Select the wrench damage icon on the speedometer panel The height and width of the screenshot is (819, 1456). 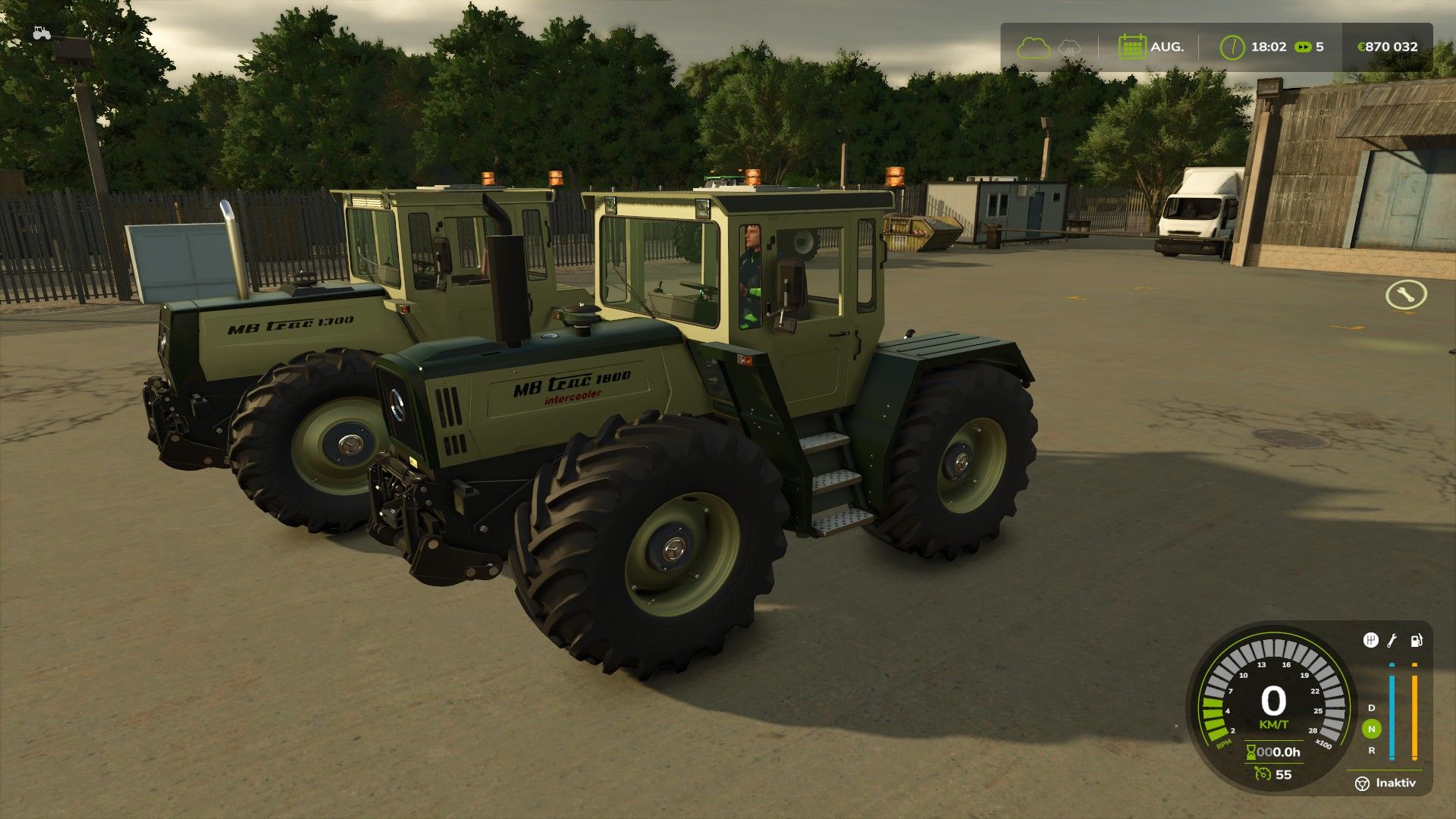(1392, 641)
